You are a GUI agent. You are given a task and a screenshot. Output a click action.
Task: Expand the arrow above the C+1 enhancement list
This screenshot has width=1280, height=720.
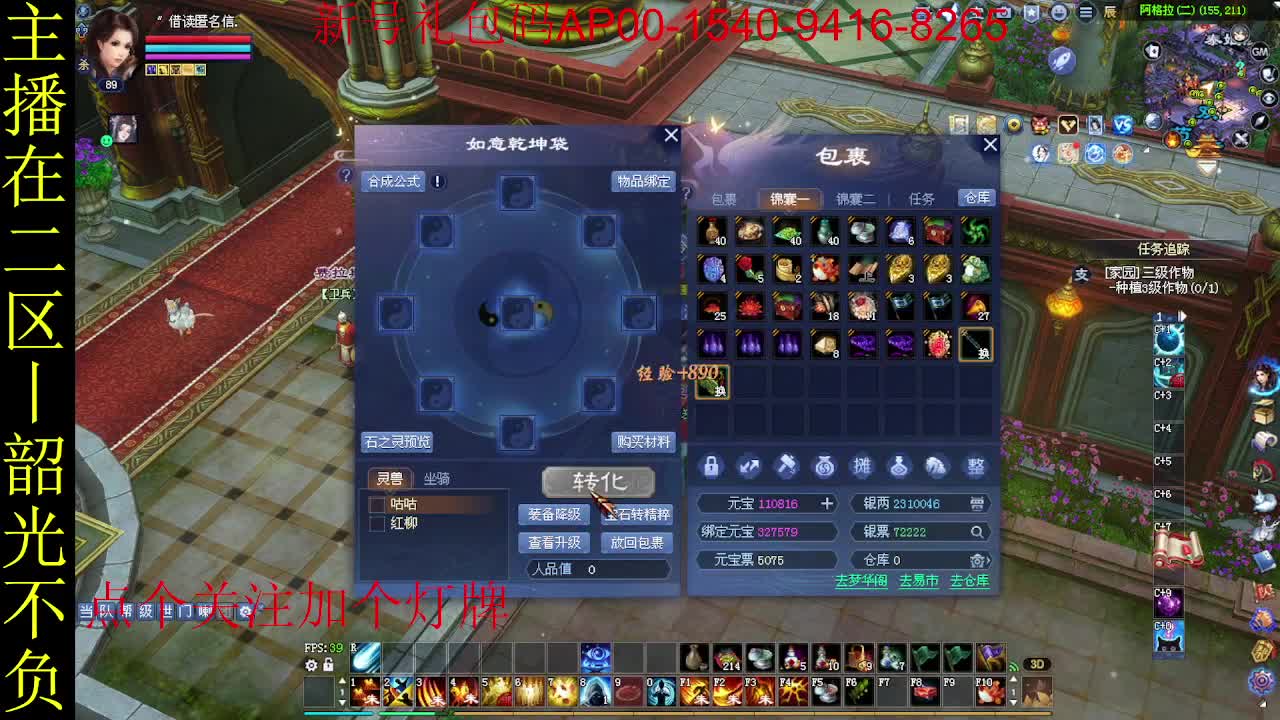pos(1182,316)
